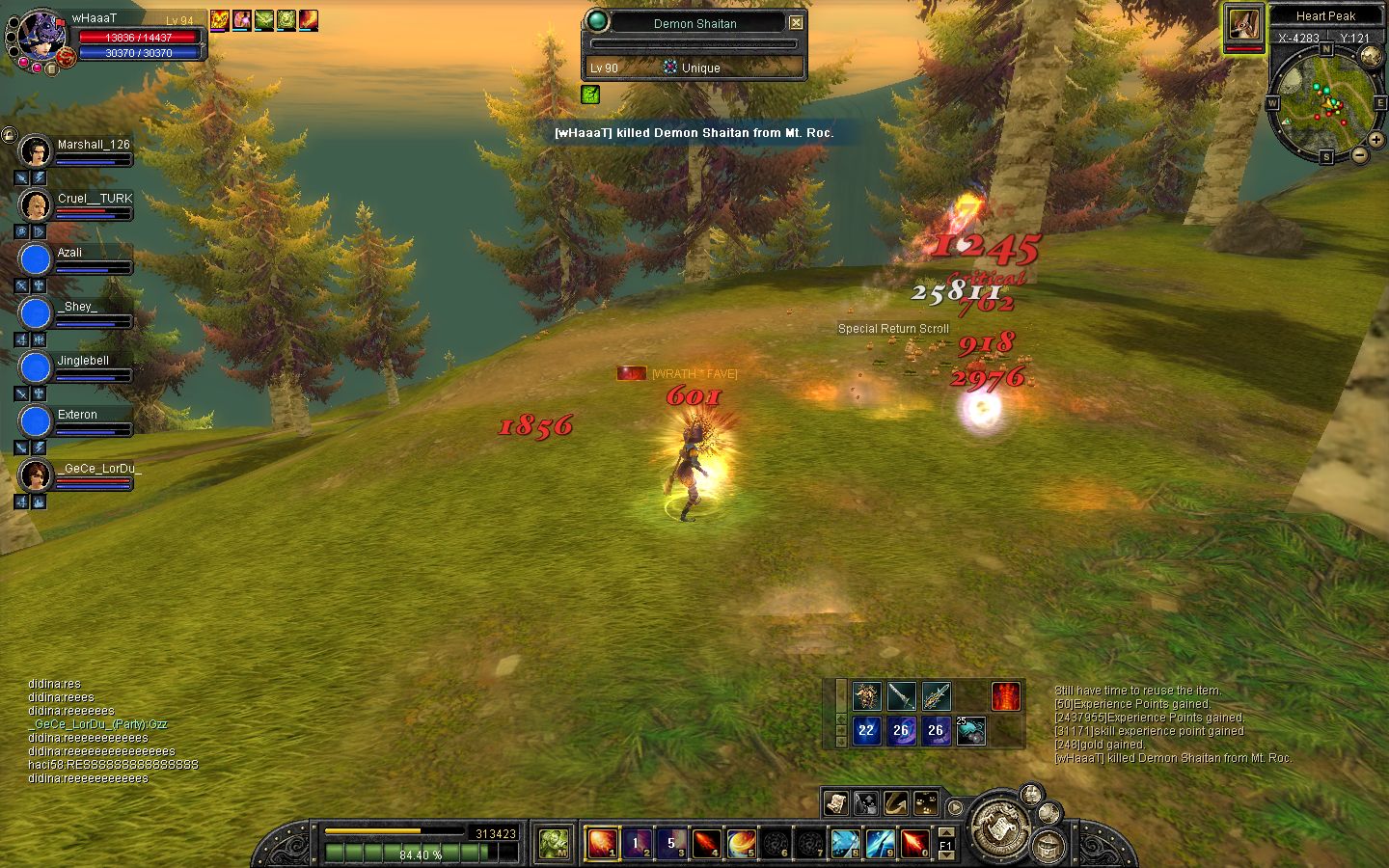Zoom out the minimap with minus button
Screen dimensions: 1389x868
click(1359, 154)
